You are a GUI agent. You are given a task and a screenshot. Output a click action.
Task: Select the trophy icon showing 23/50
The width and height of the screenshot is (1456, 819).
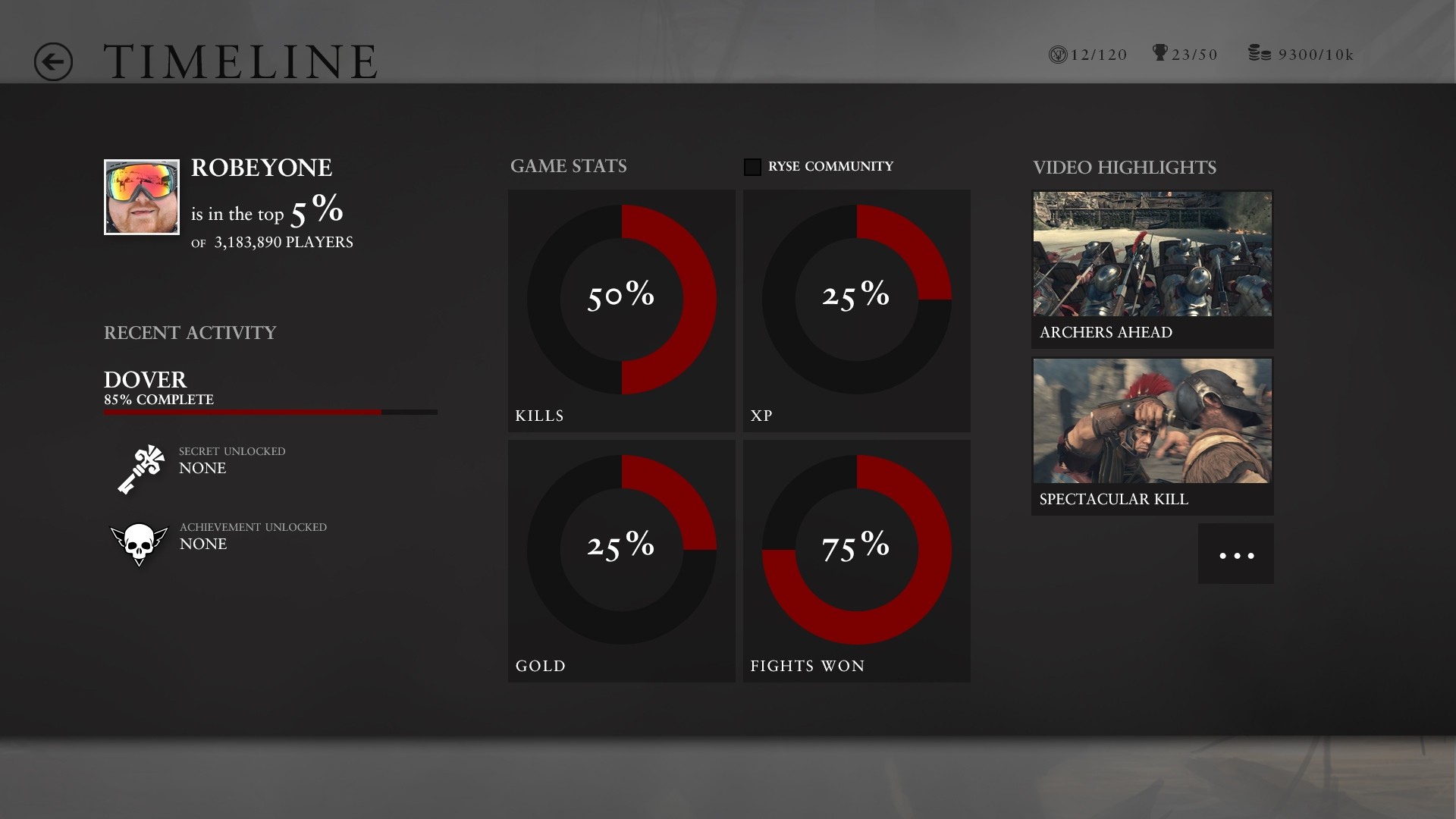pos(1159,53)
